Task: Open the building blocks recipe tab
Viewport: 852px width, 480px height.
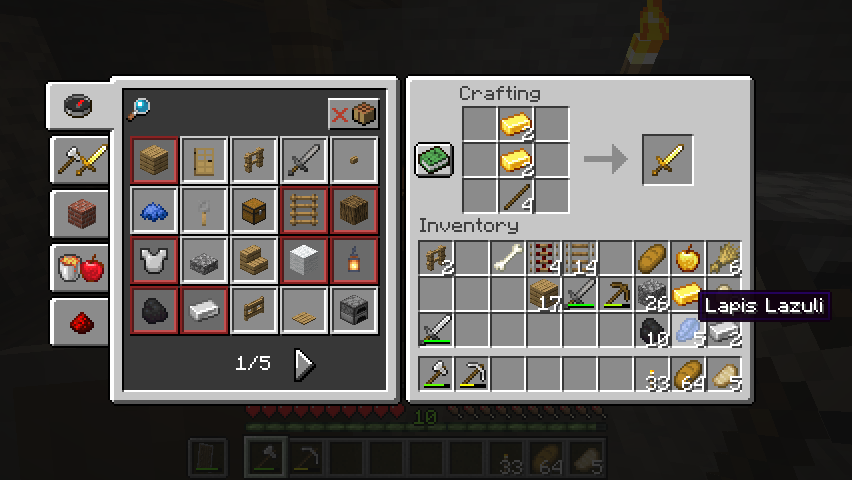Action: [x=80, y=213]
